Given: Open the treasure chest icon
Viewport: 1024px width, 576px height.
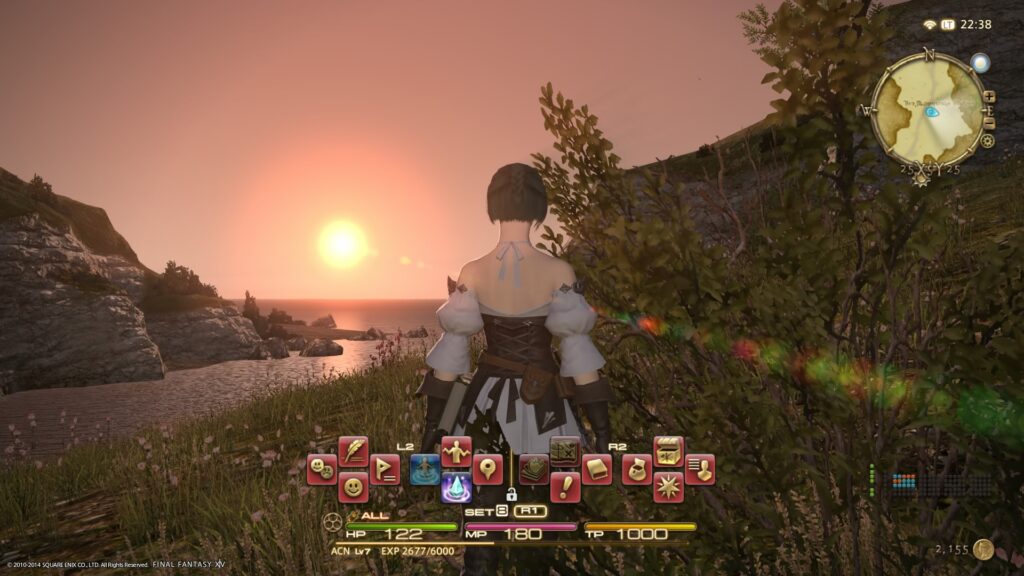Looking at the screenshot, I should 668,451.
